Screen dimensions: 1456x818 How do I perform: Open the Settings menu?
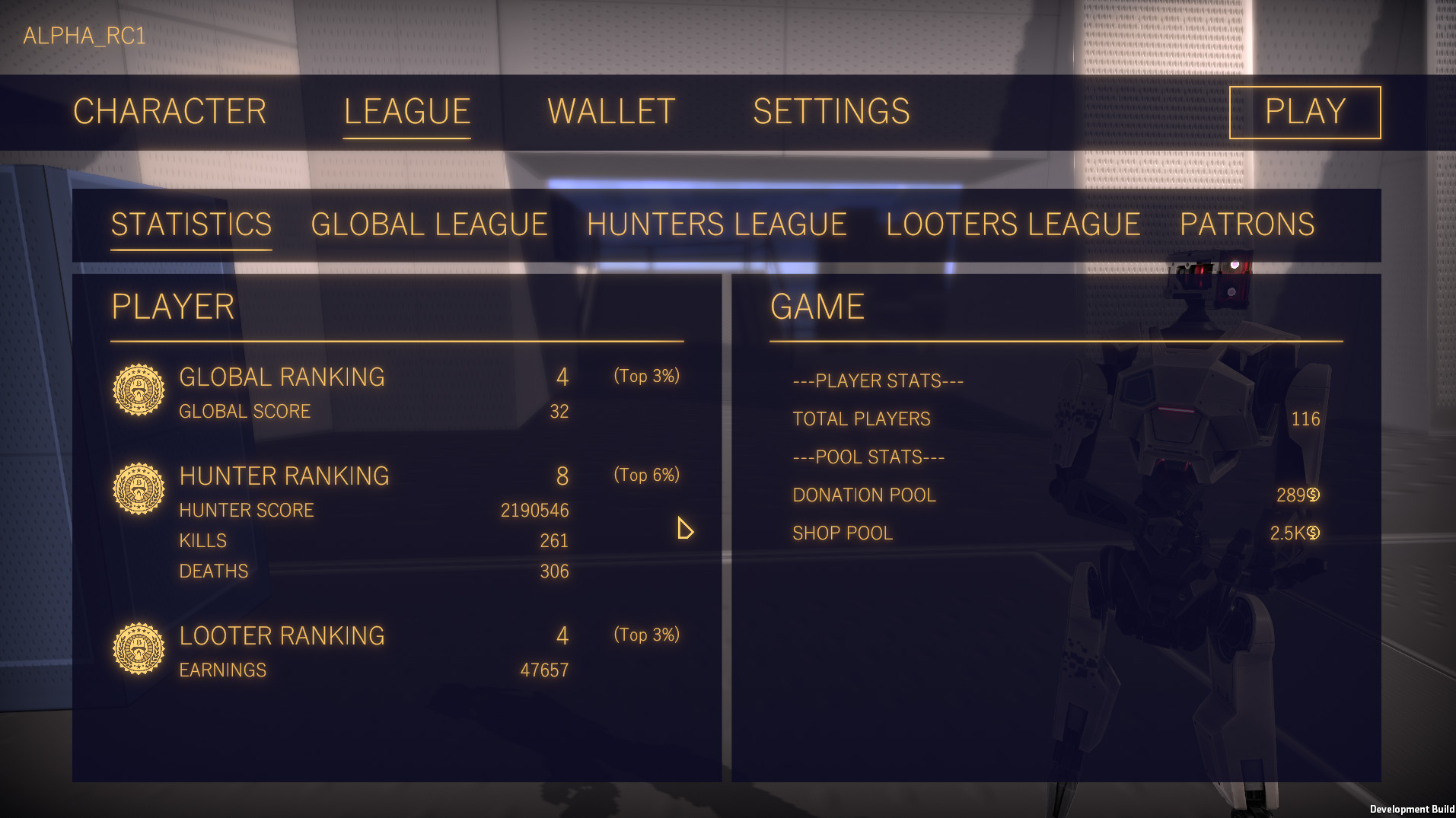831,112
